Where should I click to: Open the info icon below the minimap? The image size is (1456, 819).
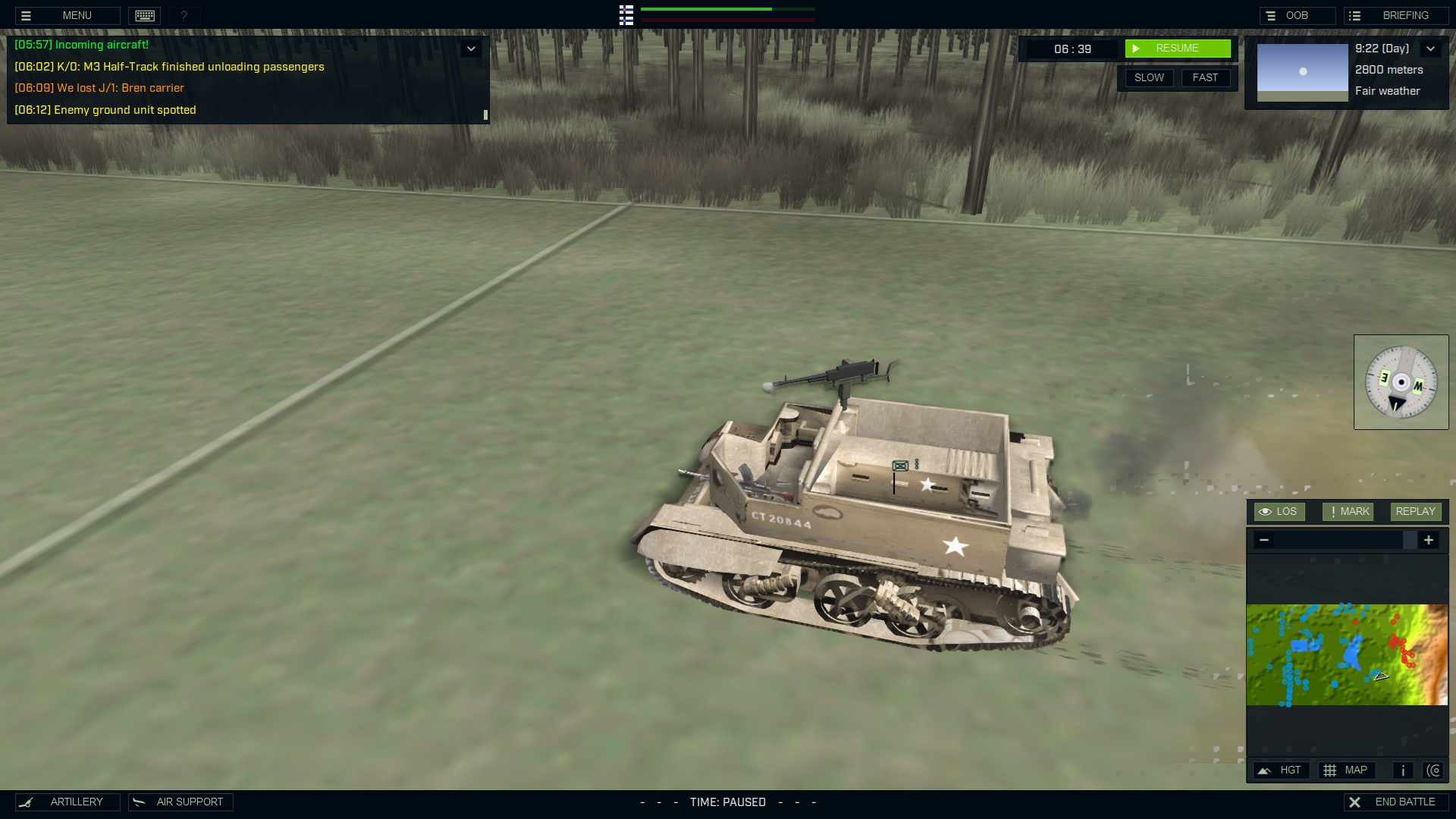coord(1402,770)
